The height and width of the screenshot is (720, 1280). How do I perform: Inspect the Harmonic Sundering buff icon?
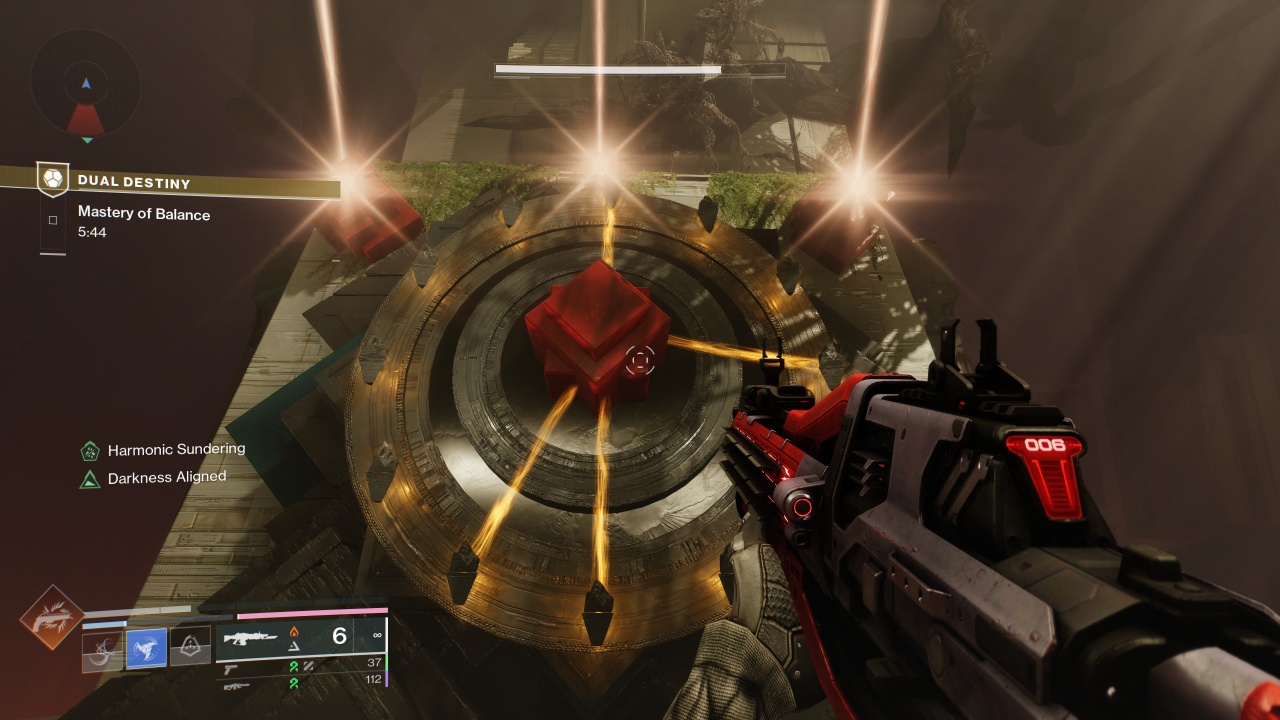(x=90, y=451)
